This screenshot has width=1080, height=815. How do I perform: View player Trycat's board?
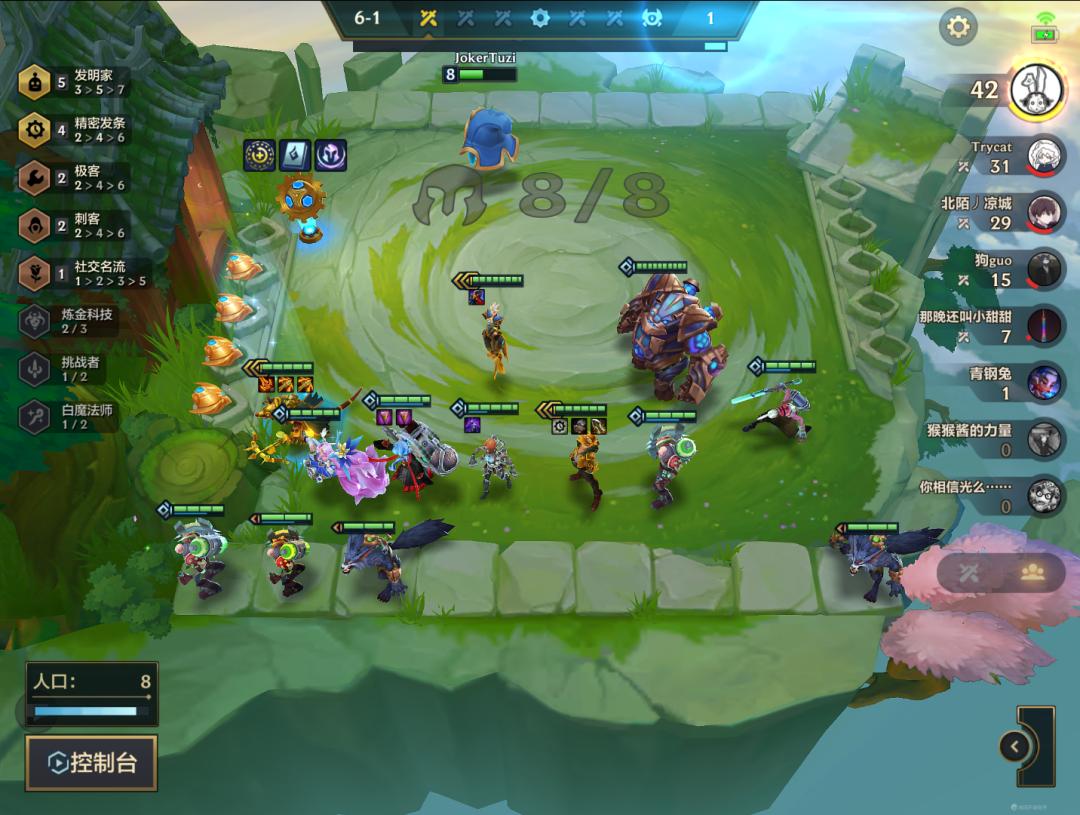tap(1045, 155)
